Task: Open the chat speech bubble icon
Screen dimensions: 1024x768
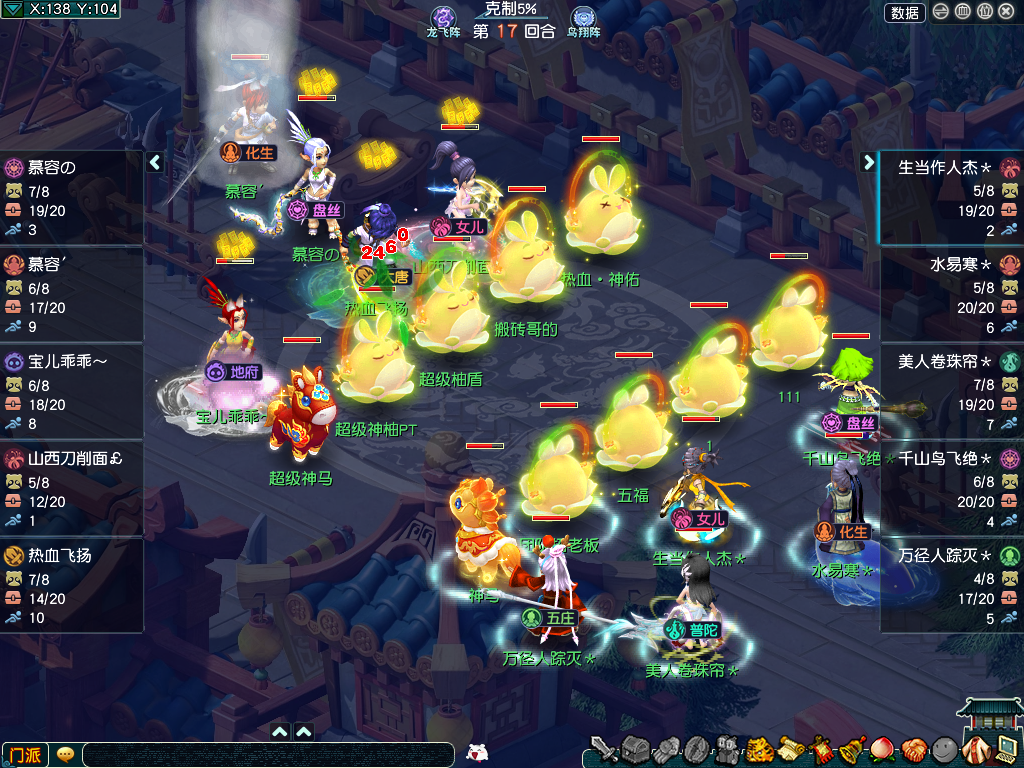Action: pos(65,754)
